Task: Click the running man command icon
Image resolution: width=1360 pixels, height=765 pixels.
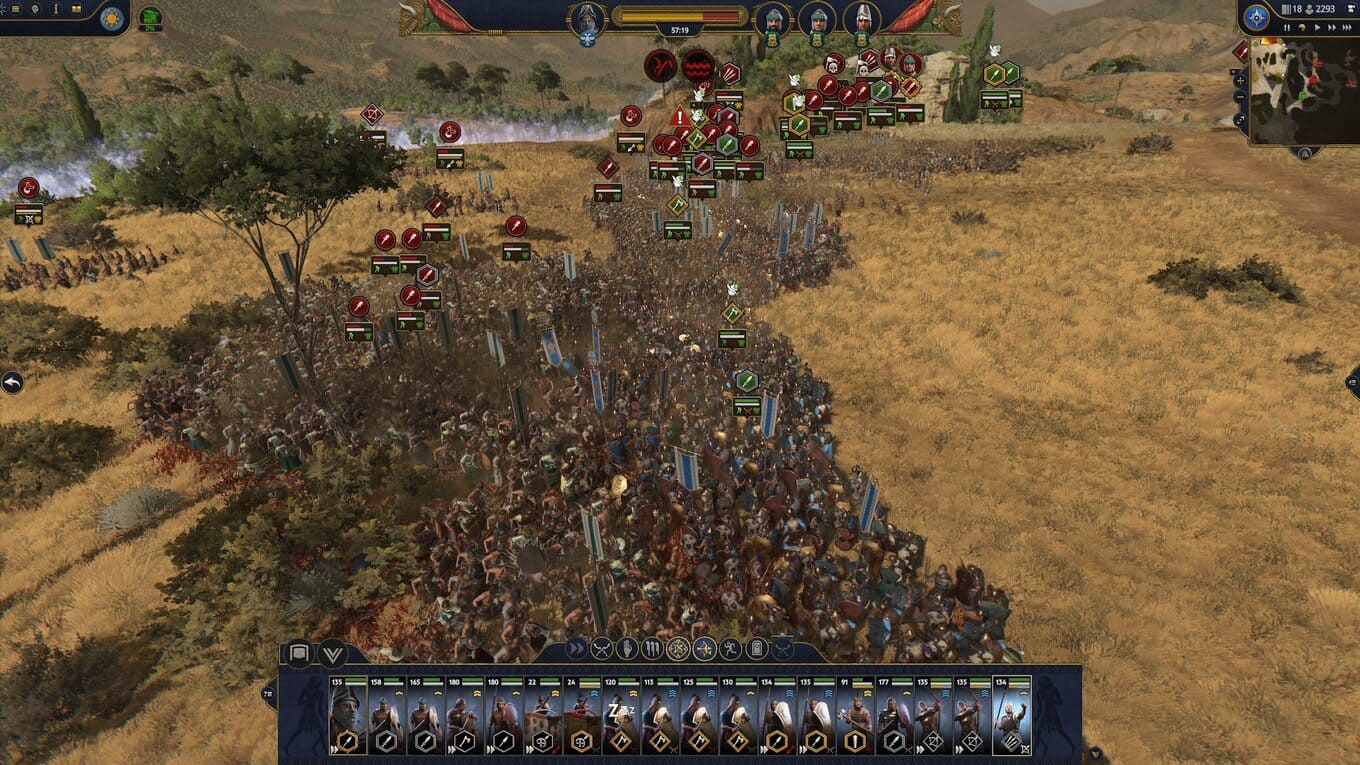Action: click(731, 649)
